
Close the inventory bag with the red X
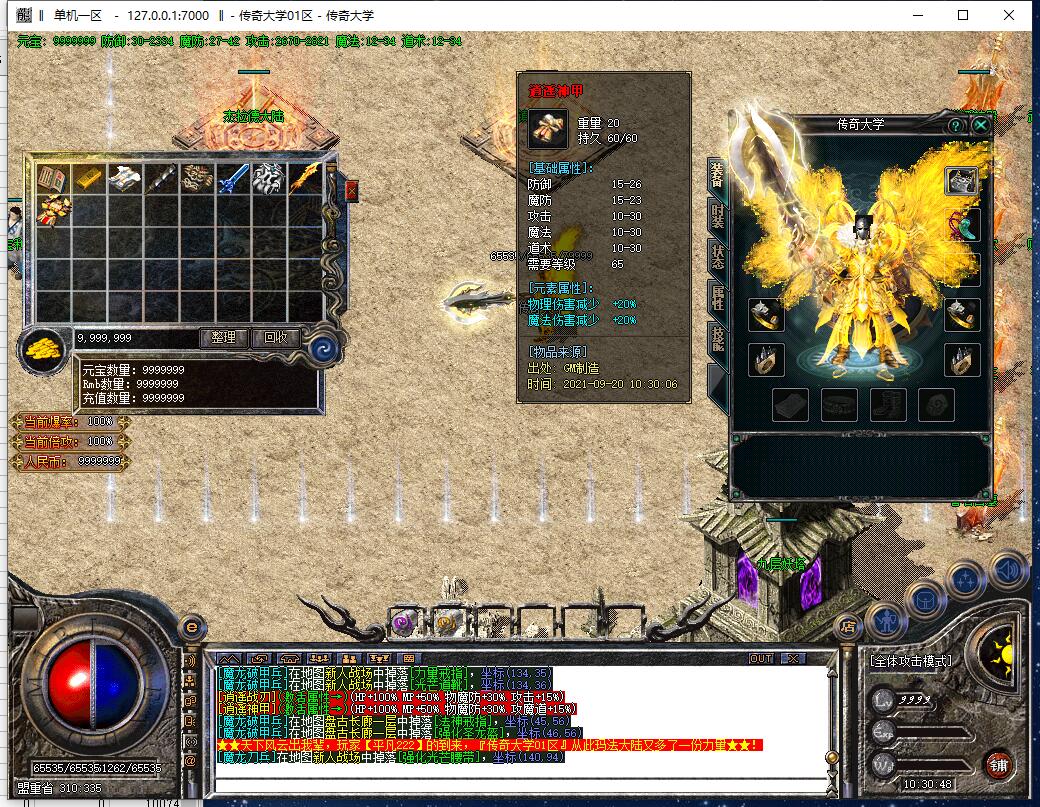351,190
